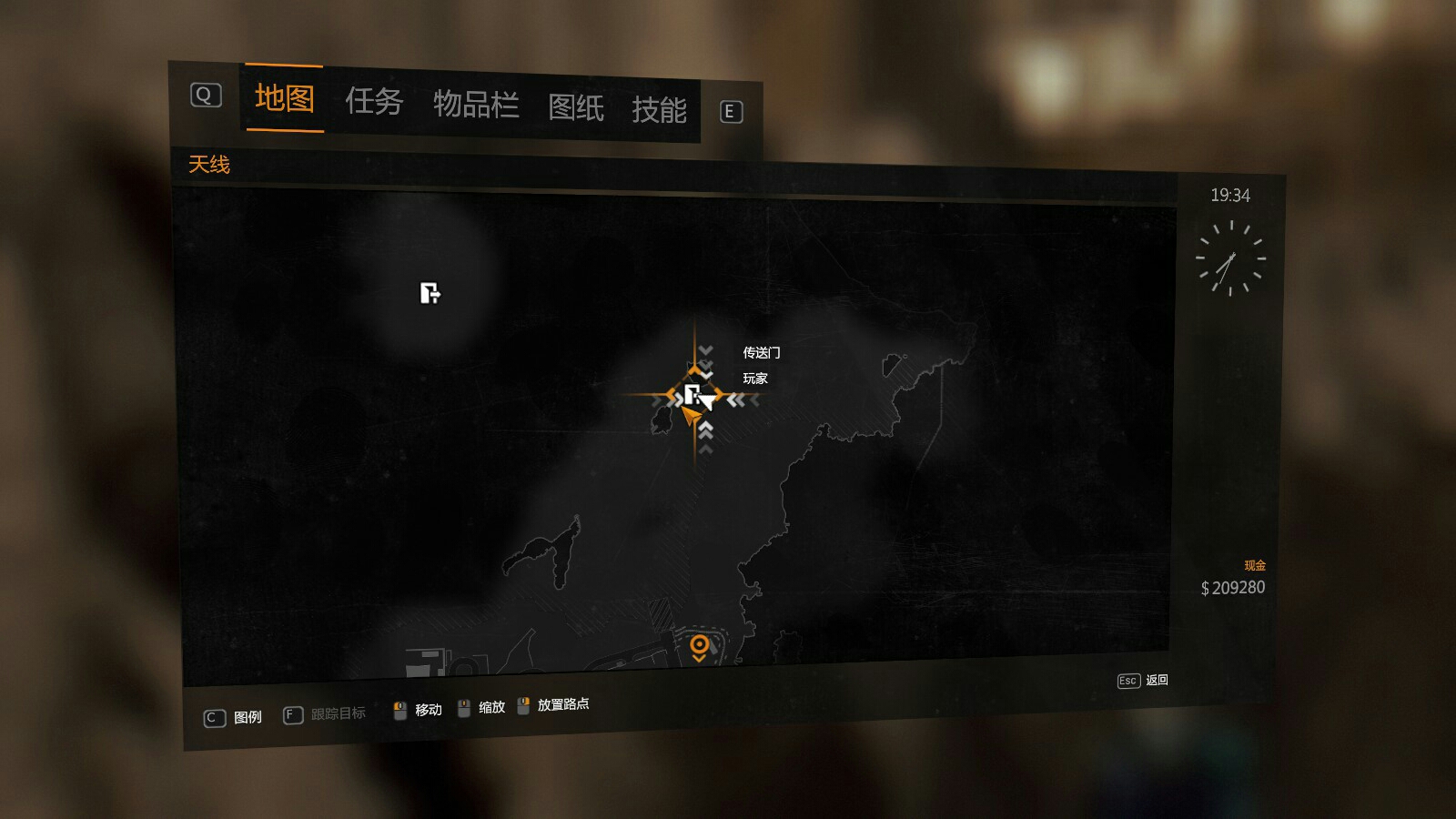Show the 技能 skills tab
This screenshot has height=819, width=1456.
pos(659,110)
